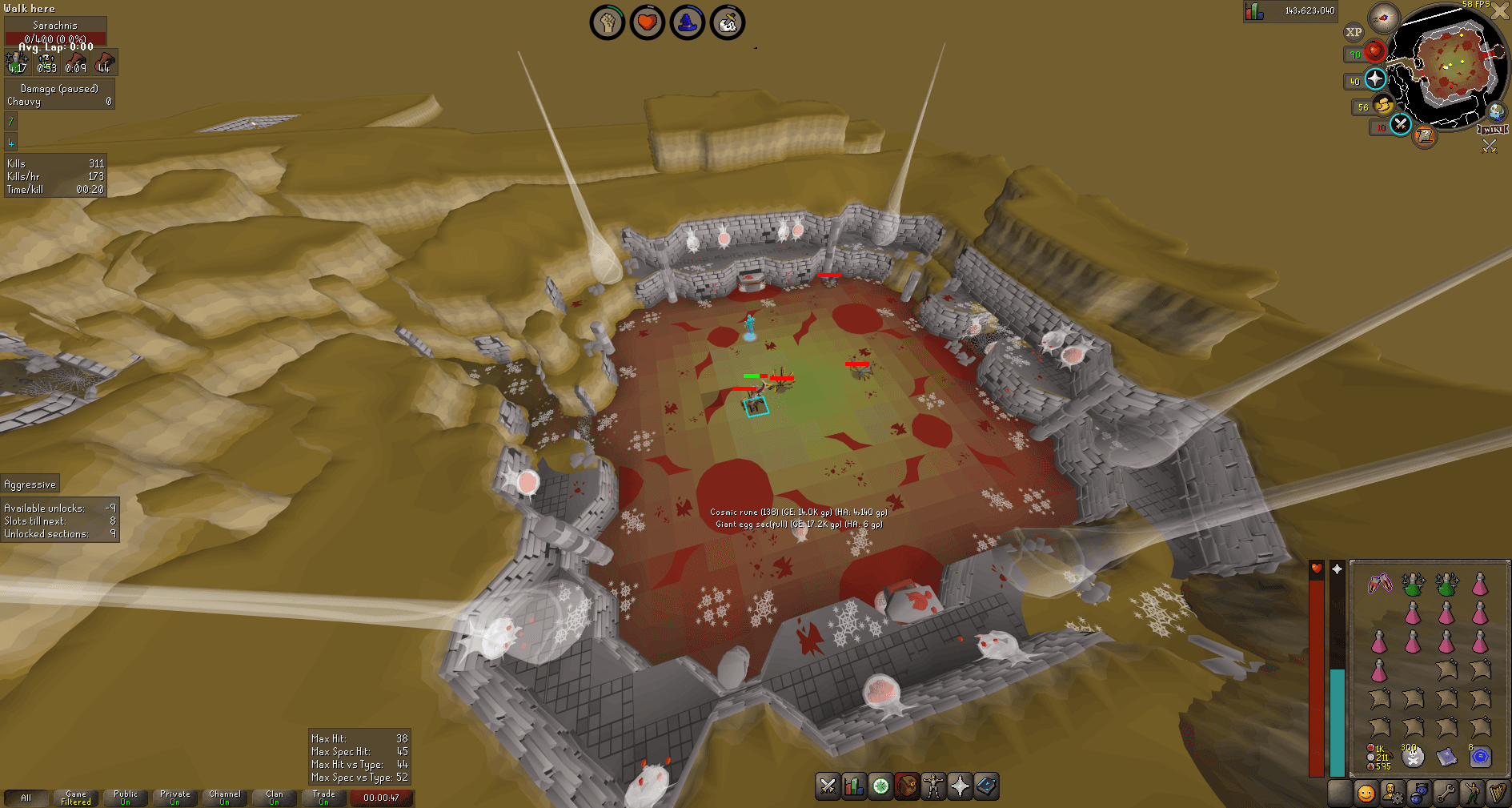Open the Magic spellbook tab
This screenshot has width=1512, height=808.
tap(986, 787)
